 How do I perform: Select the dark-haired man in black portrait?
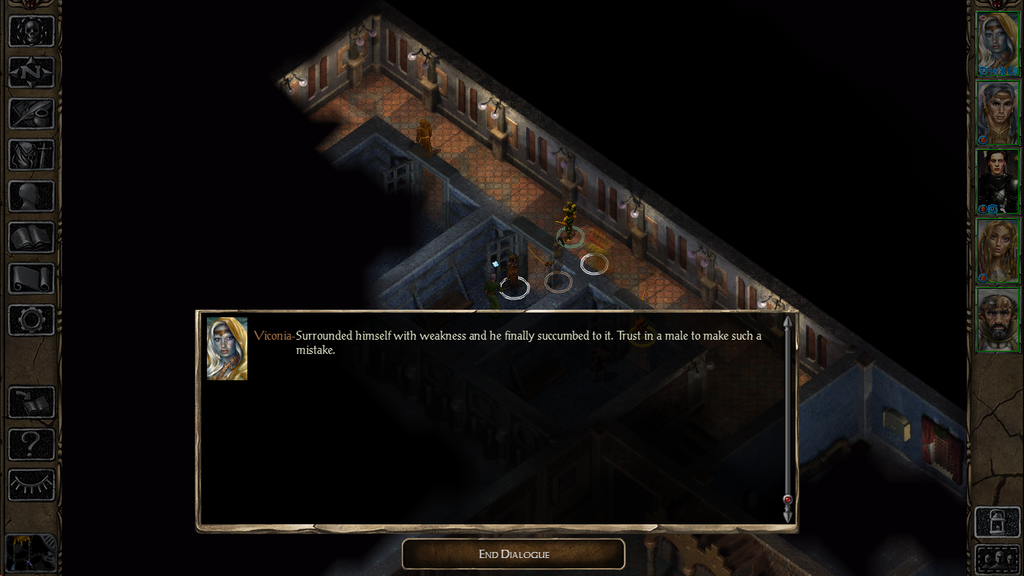[997, 180]
